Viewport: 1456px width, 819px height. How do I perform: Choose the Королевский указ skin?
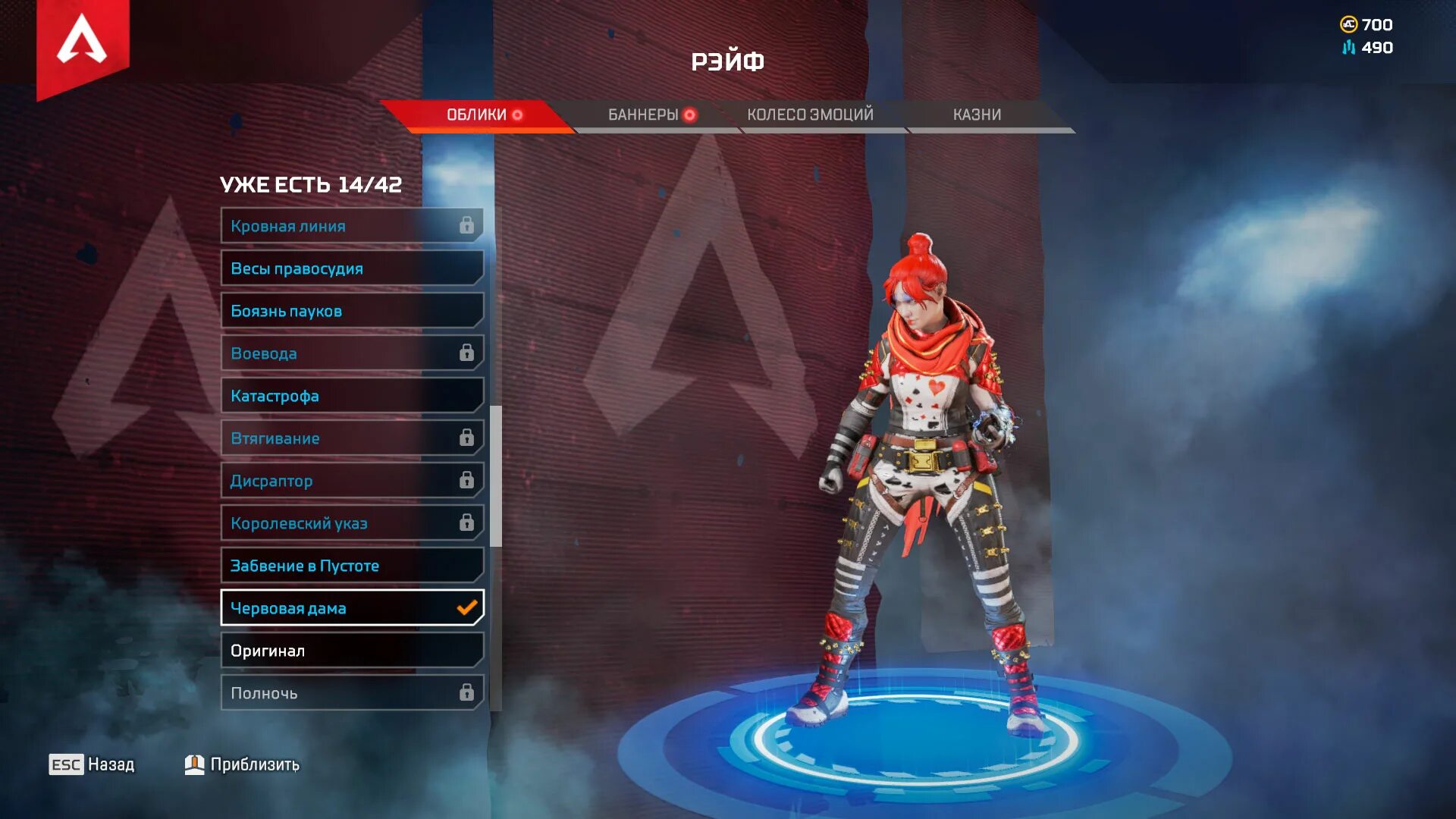tap(352, 523)
